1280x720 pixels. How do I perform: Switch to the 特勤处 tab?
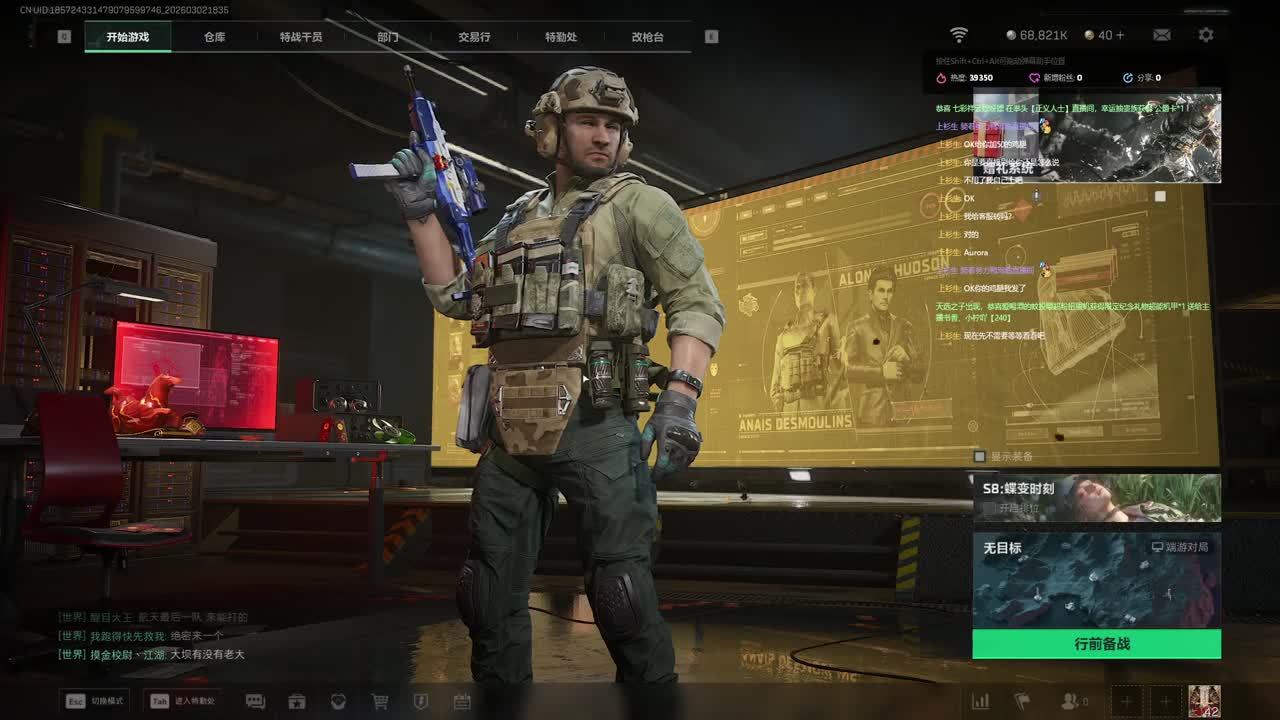(x=561, y=37)
